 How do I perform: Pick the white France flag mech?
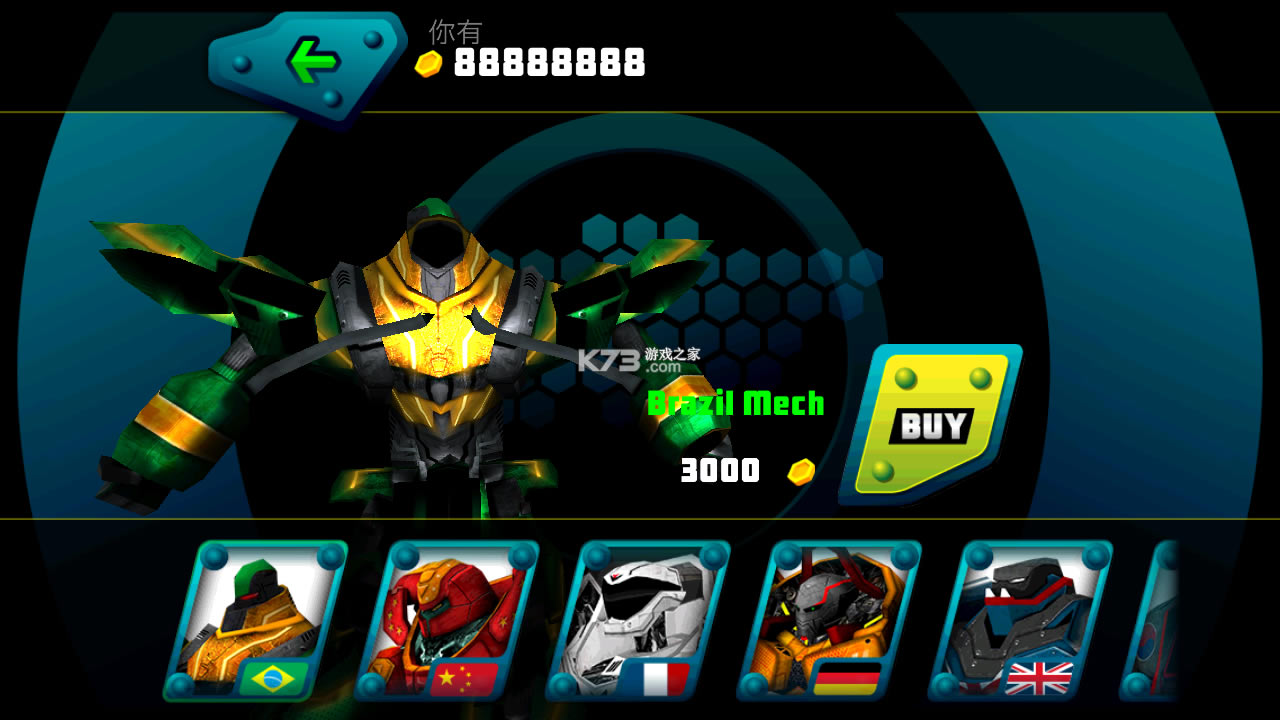(x=638, y=620)
